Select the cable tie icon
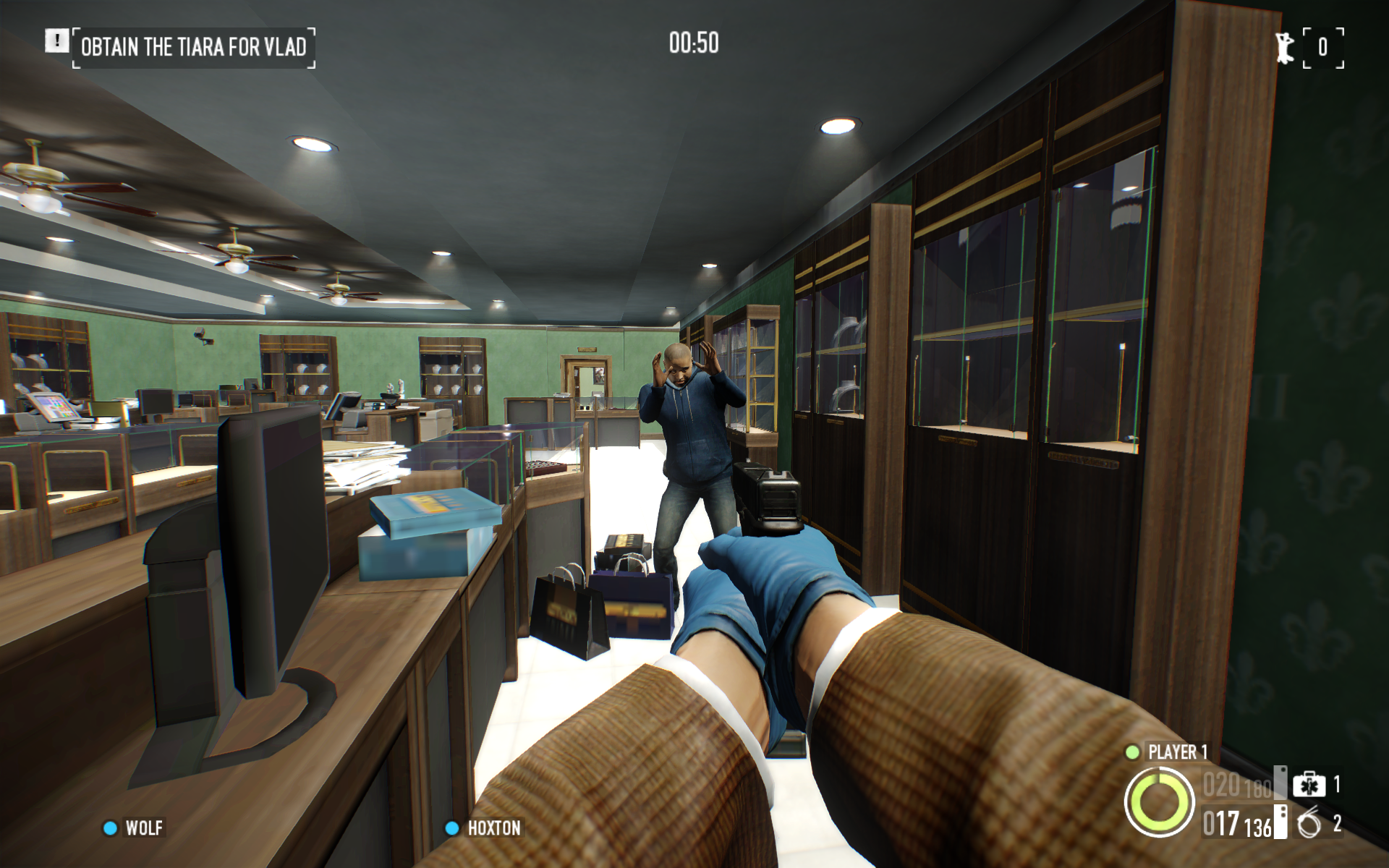Image resolution: width=1389 pixels, height=868 pixels. [1309, 824]
